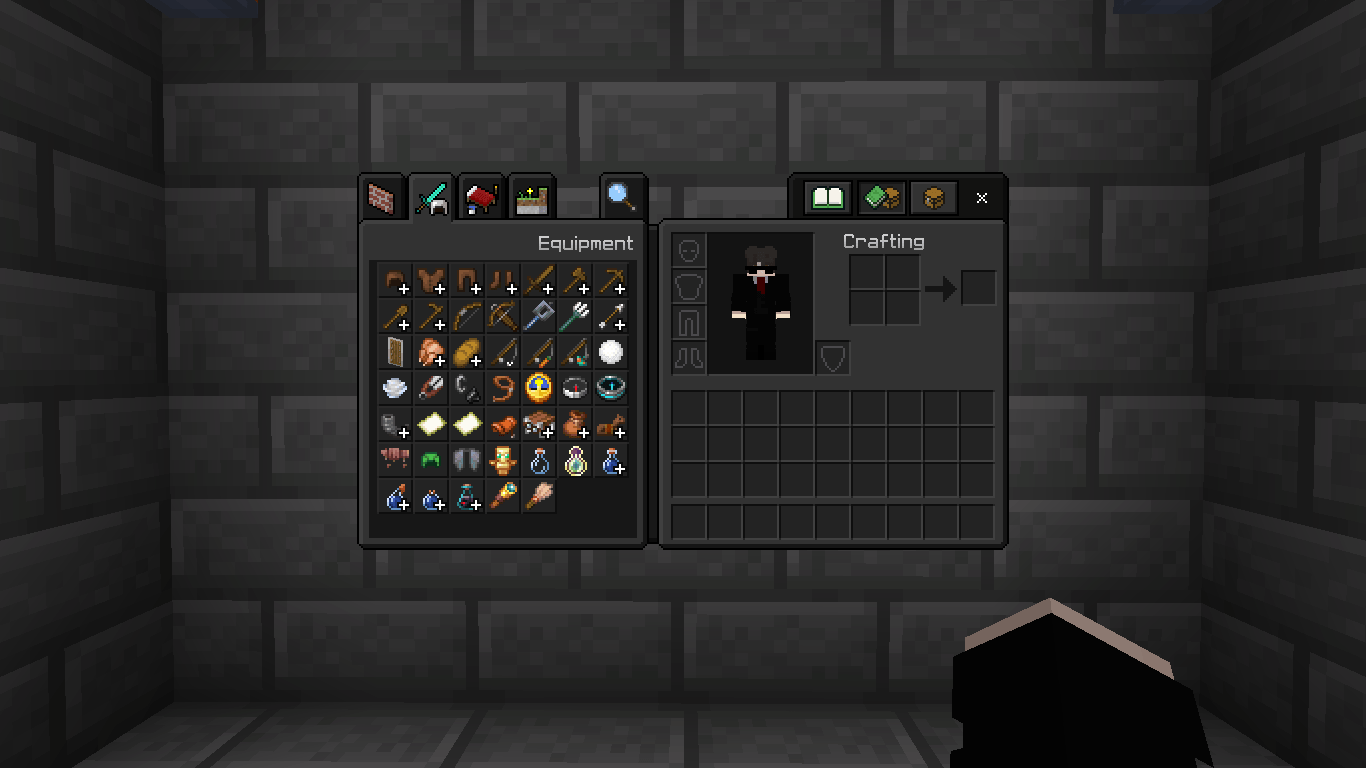The width and height of the screenshot is (1366, 768).
Task: Select the leather cap item
Action: click(394, 280)
